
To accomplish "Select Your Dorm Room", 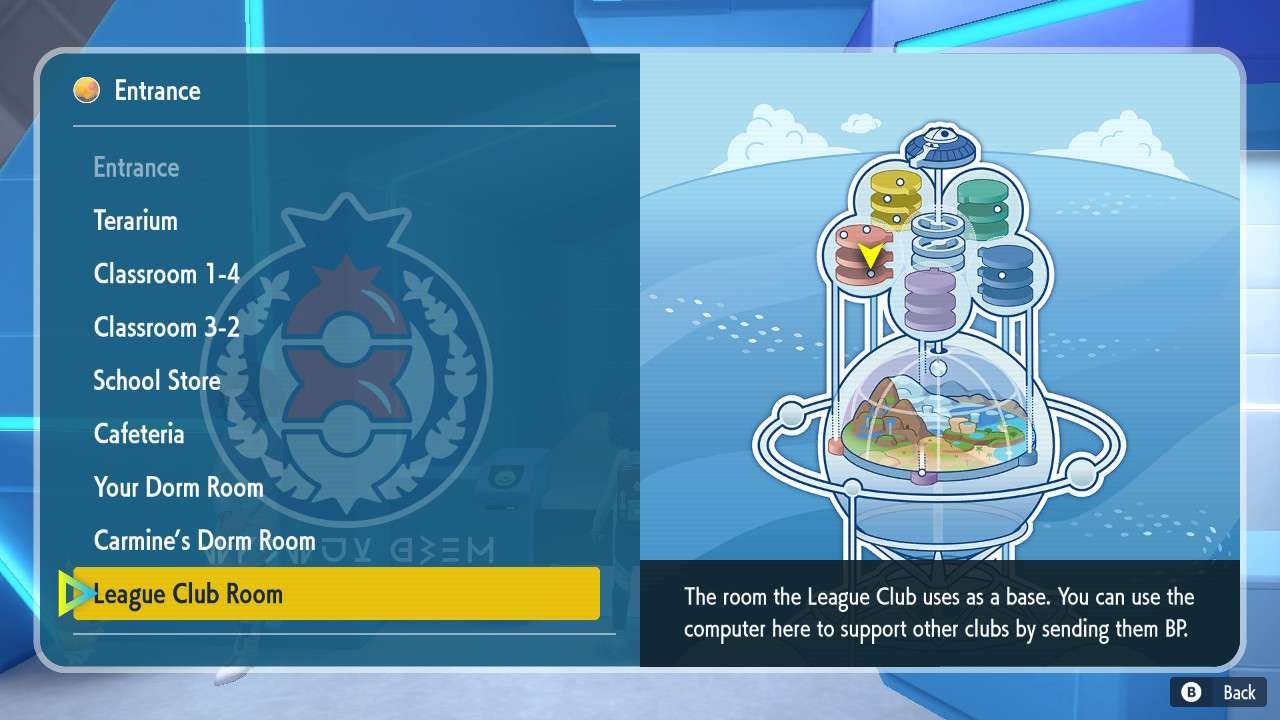I will click(x=178, y=487).
